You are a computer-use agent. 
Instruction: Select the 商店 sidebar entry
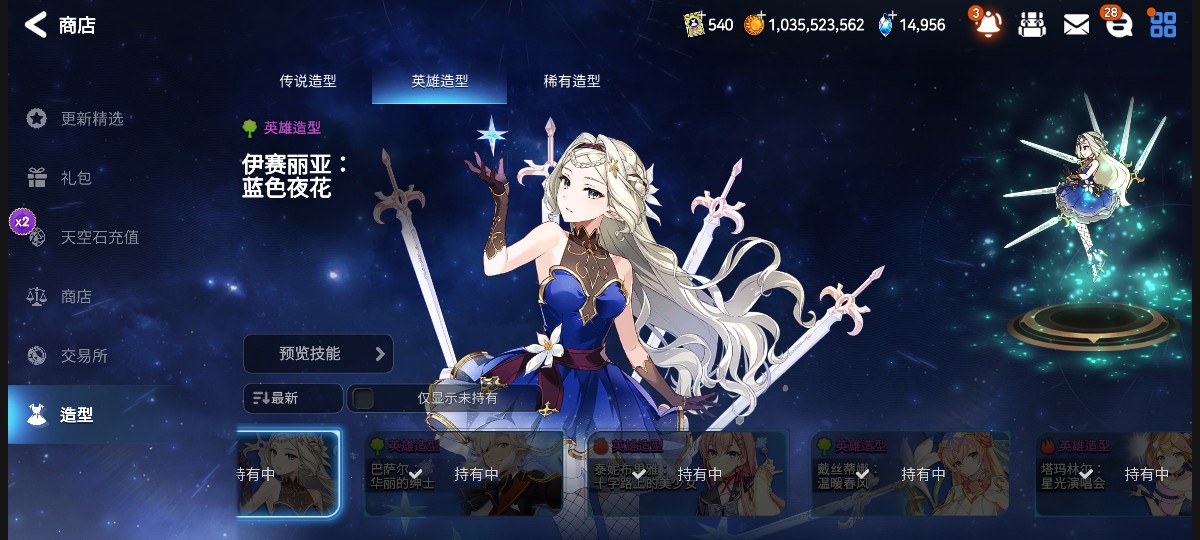75,297
